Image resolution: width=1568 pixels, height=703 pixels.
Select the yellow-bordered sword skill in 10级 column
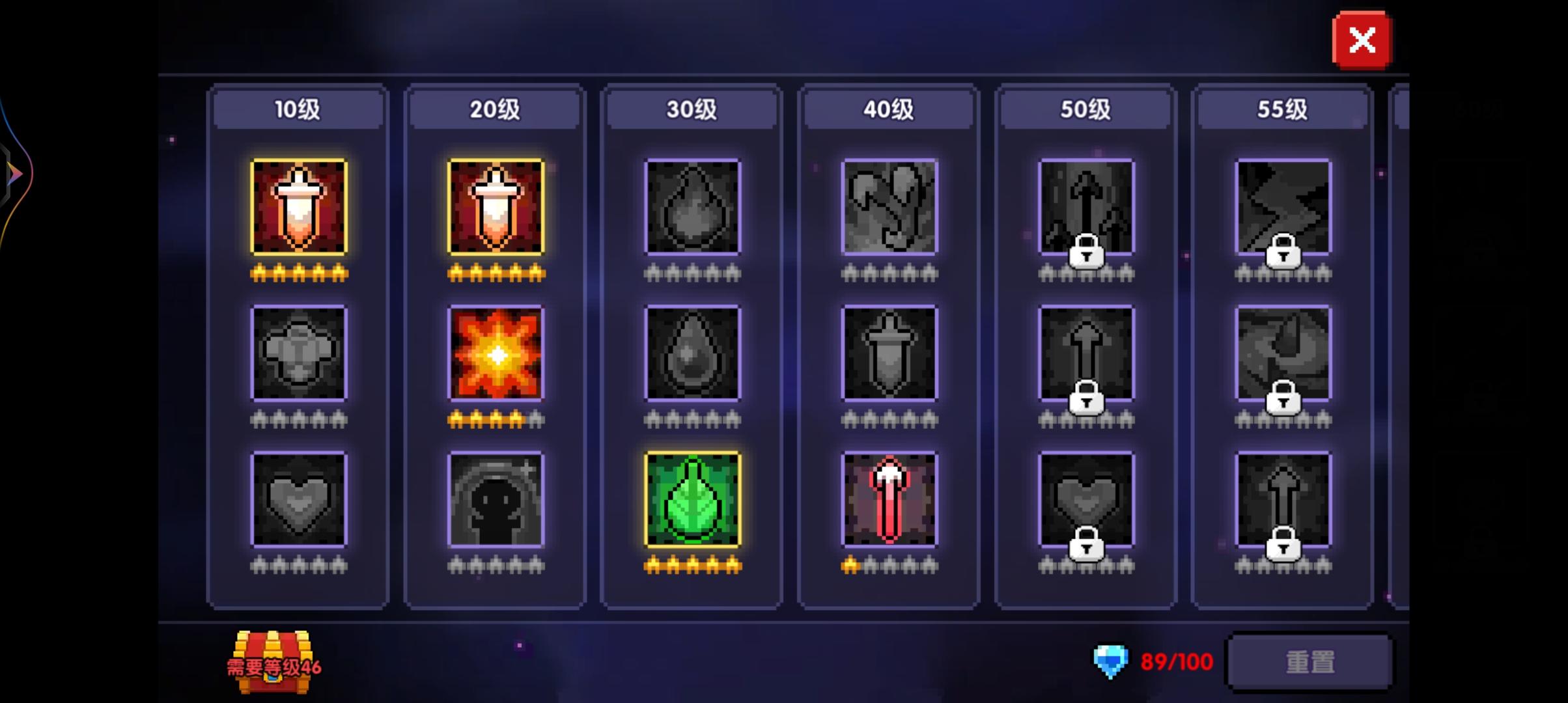[298, 207]
